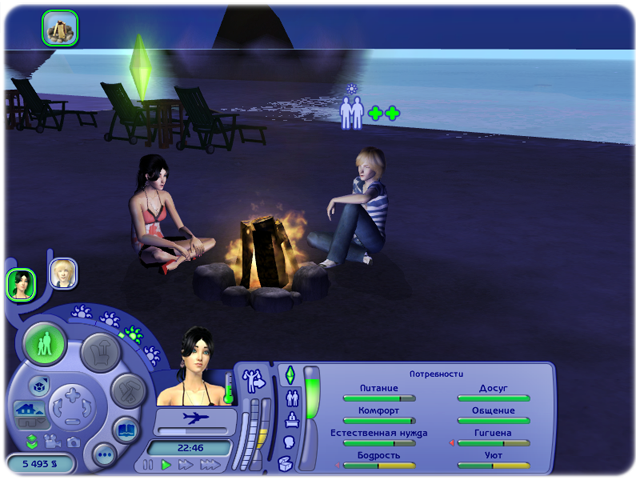Open the bonfire action queue icon
Screen dimensions: 640x480
click(59, 28)
